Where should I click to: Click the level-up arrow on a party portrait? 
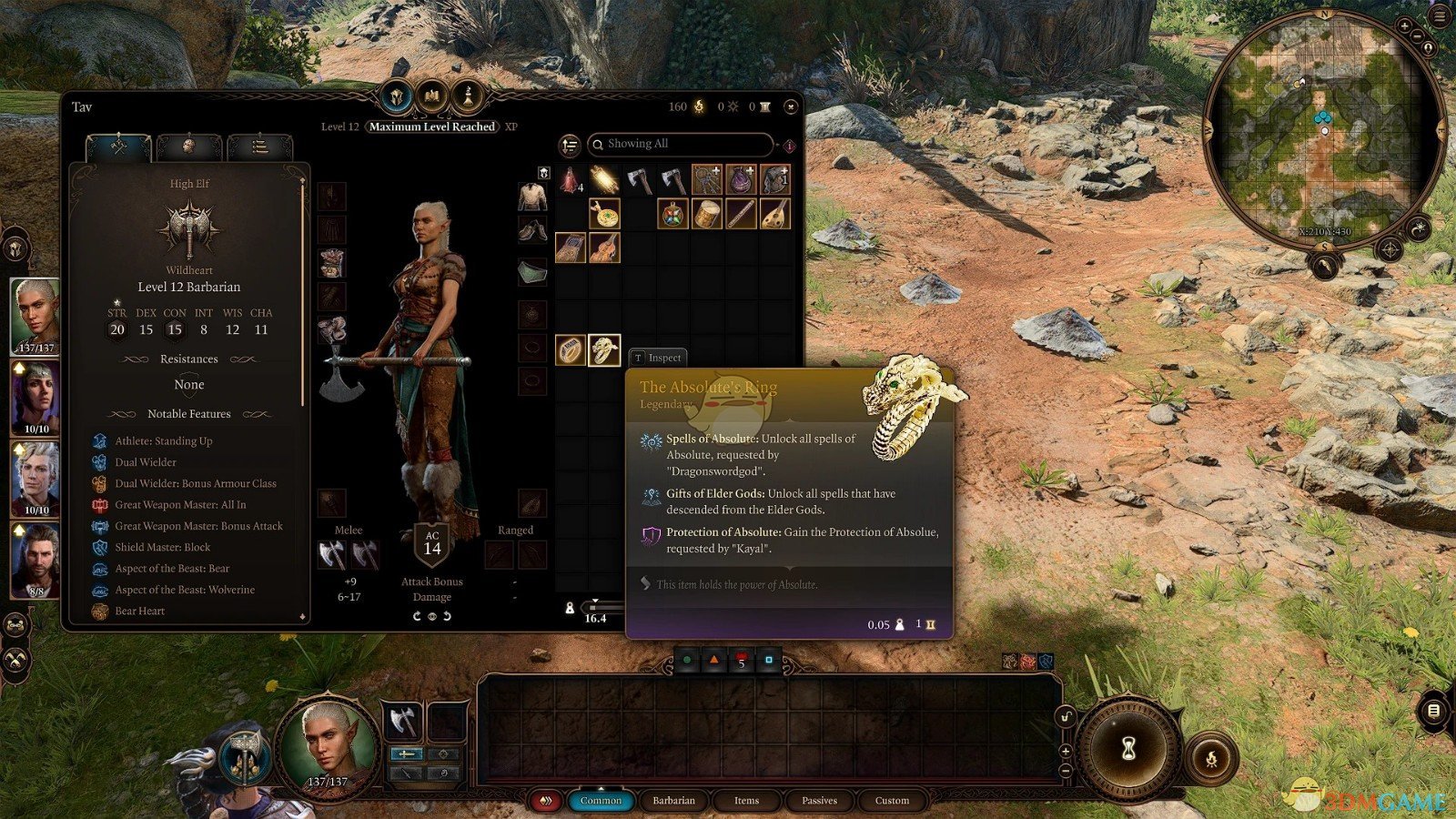click(x=19, y=368)
